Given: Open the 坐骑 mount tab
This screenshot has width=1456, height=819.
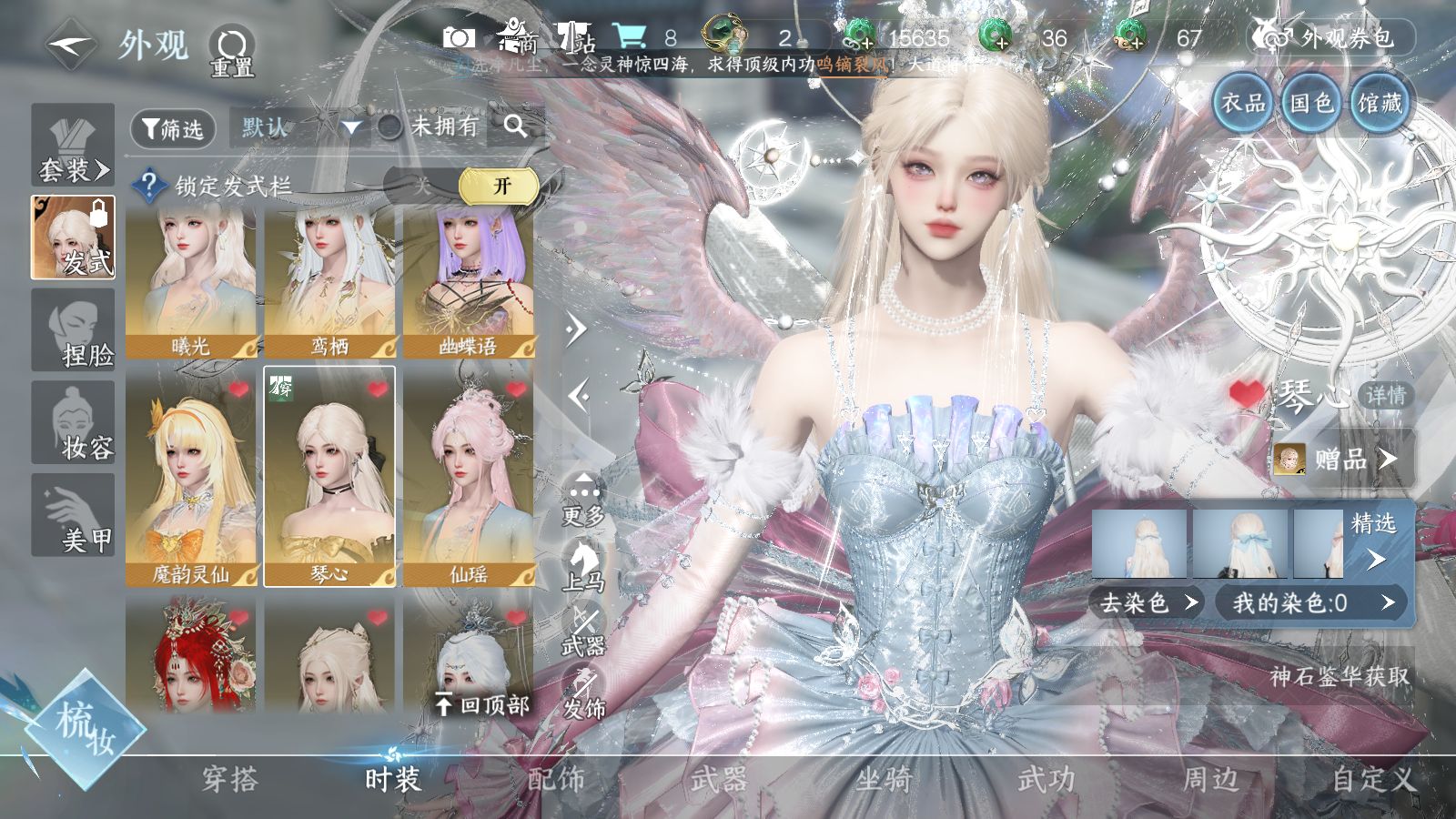Looking at the screenshot, I should pyautogui.click(x=883, y=779).
